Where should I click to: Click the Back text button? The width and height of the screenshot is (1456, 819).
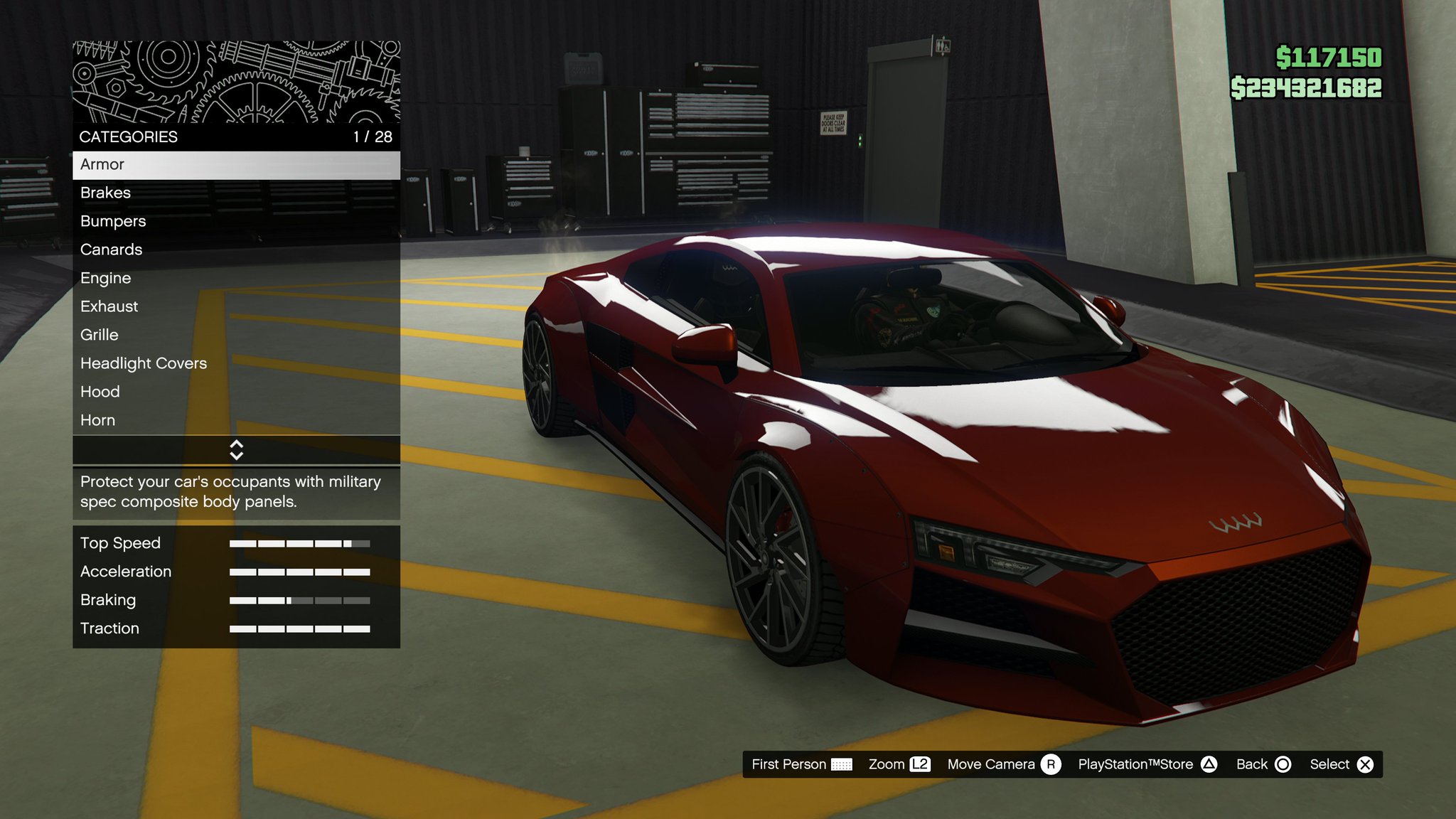tap(1253, 764)
